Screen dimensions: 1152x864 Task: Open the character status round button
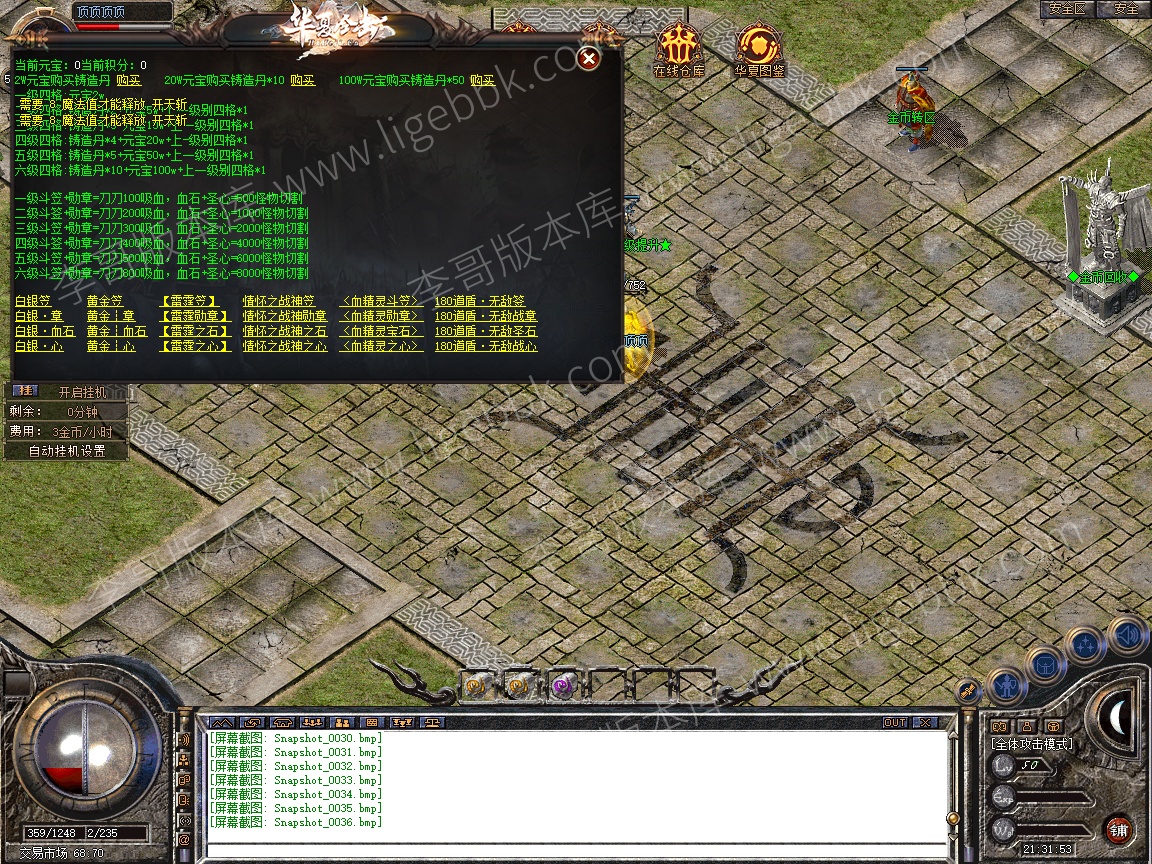tap(1007, 686)
